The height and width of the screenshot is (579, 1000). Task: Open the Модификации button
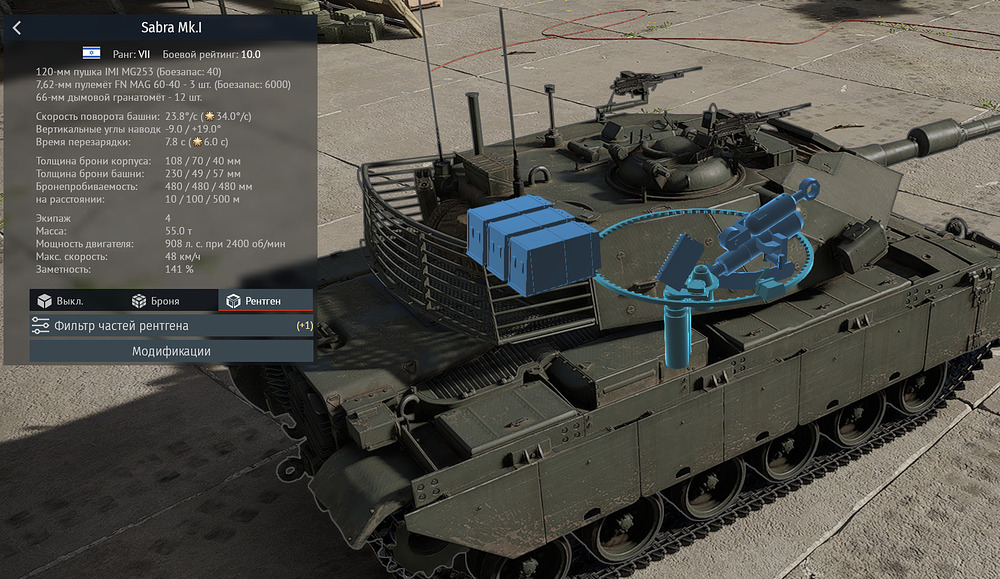[x=171, y=351]
